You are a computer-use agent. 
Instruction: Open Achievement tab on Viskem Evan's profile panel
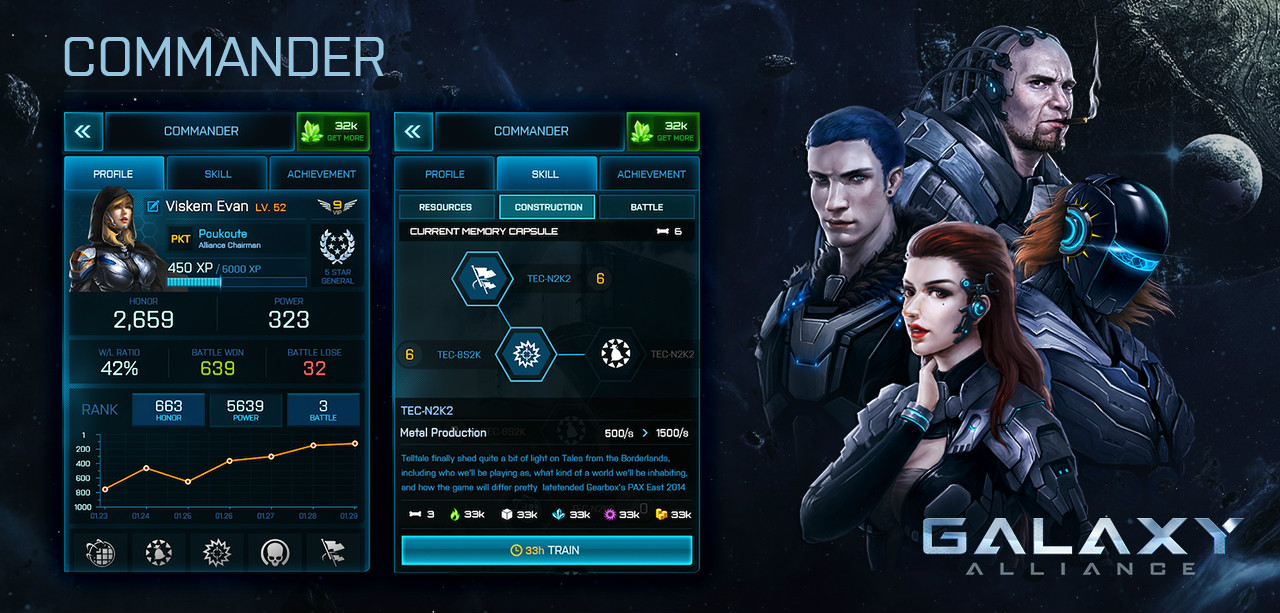click(x=321, y=174)
